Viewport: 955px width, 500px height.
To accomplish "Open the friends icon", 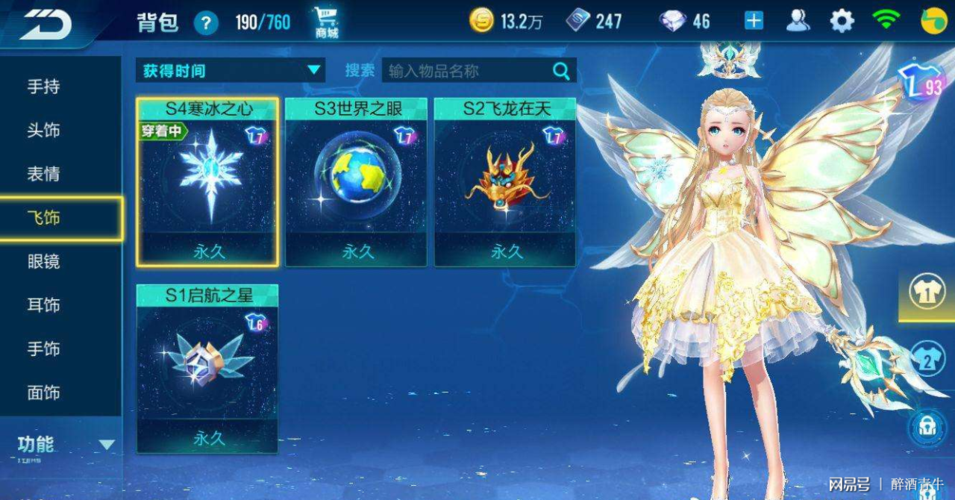I will [x=798, y=21].
